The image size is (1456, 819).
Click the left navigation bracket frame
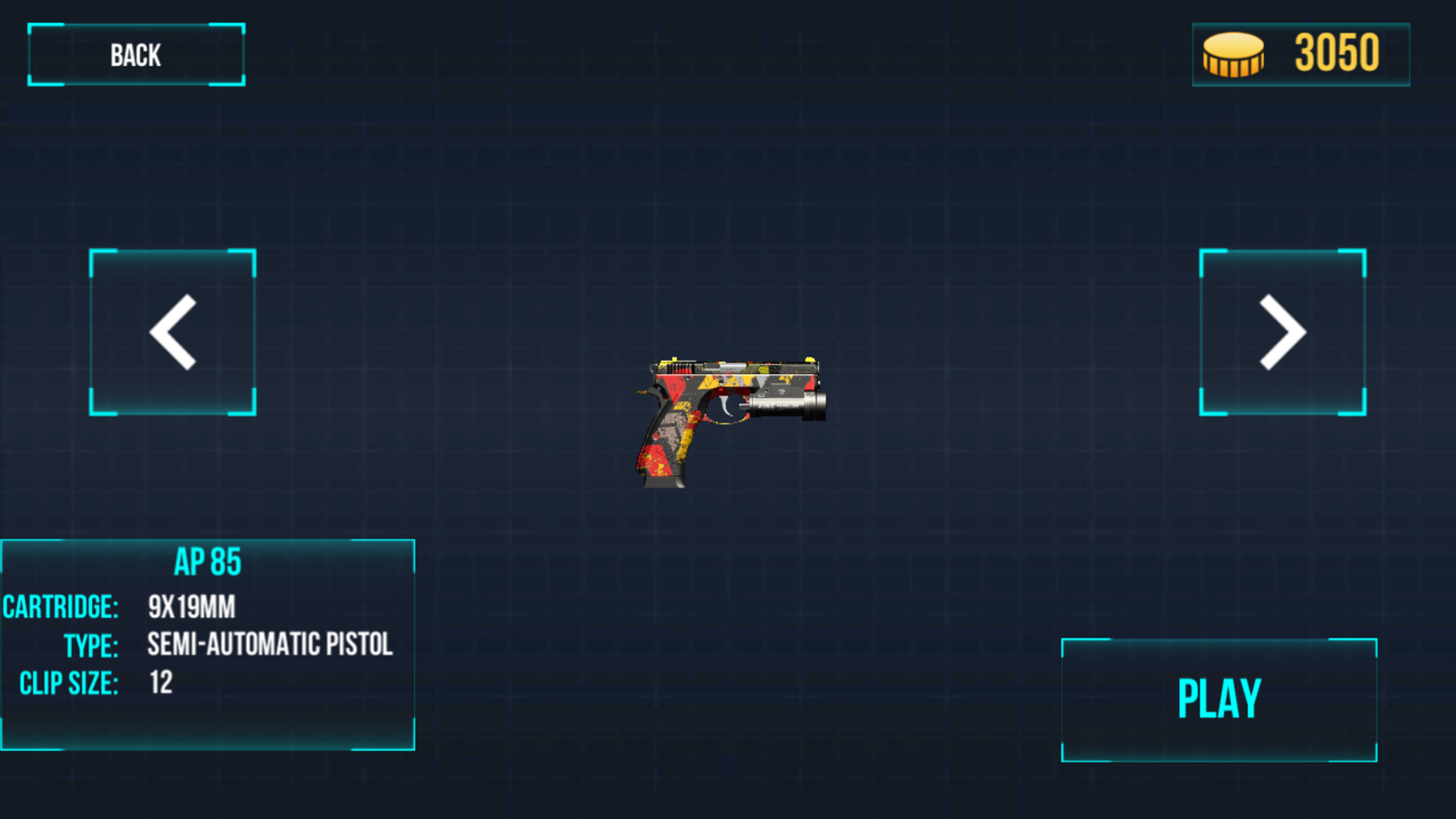(173, 331)
